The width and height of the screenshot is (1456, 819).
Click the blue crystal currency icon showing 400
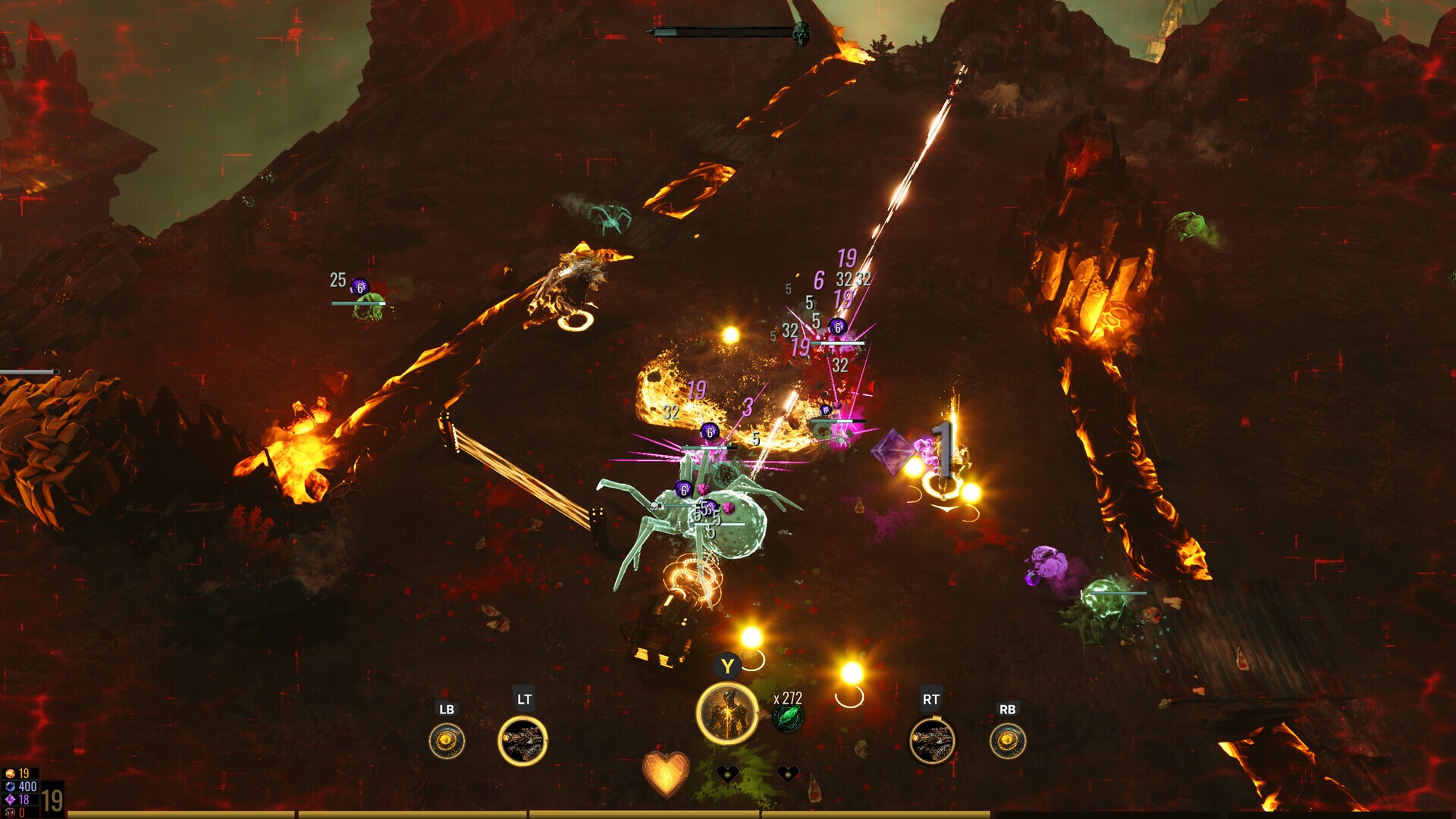point(10,787)
